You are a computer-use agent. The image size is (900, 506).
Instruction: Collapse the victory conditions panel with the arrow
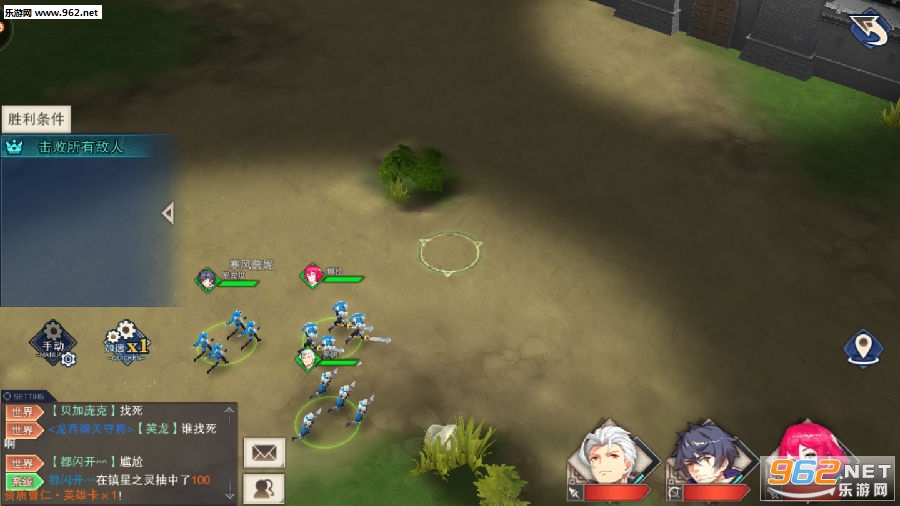tap(168, 213)
